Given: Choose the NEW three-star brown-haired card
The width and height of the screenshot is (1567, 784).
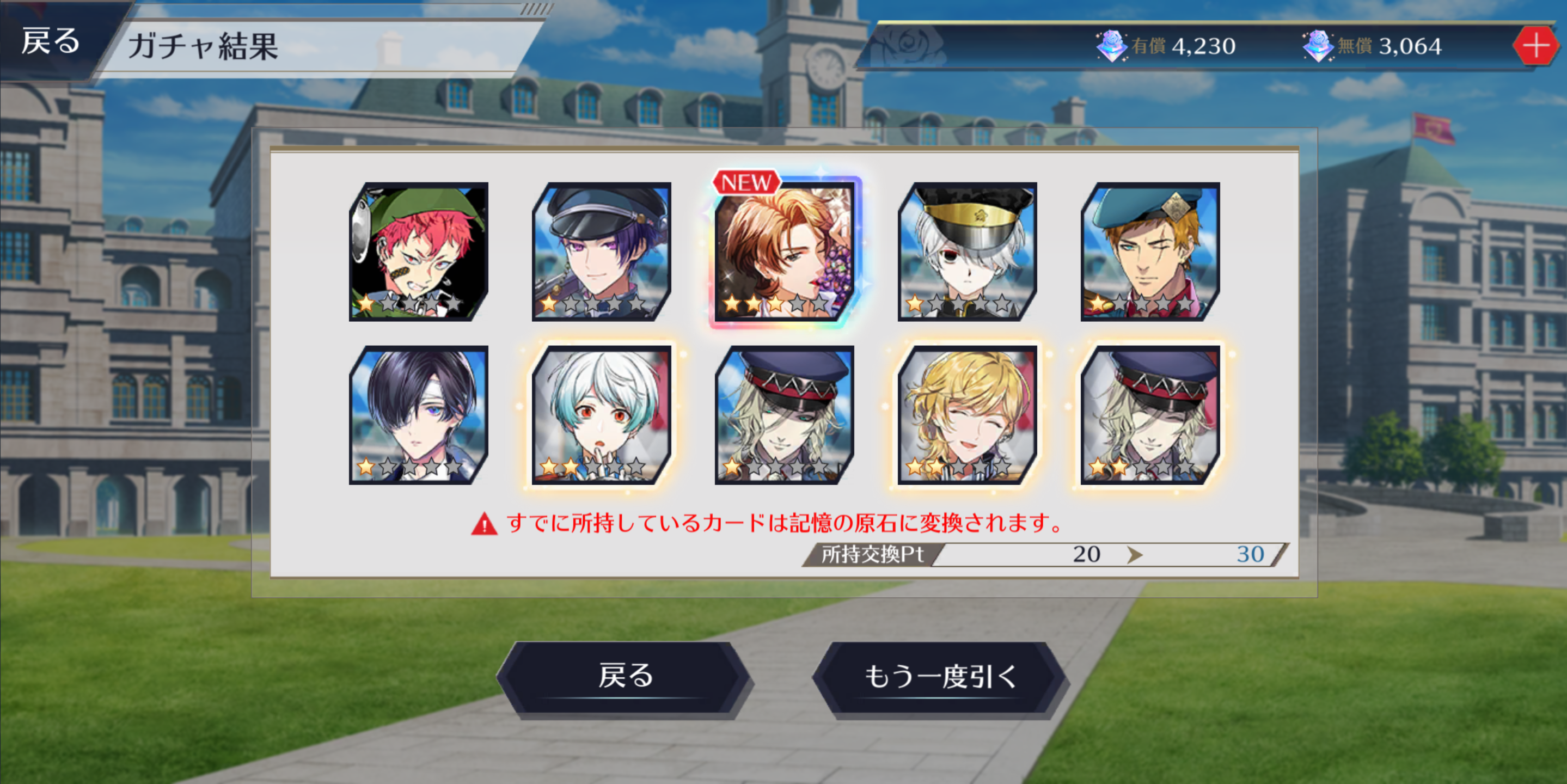Looking at the screenshot, I should tap(784, 252).
